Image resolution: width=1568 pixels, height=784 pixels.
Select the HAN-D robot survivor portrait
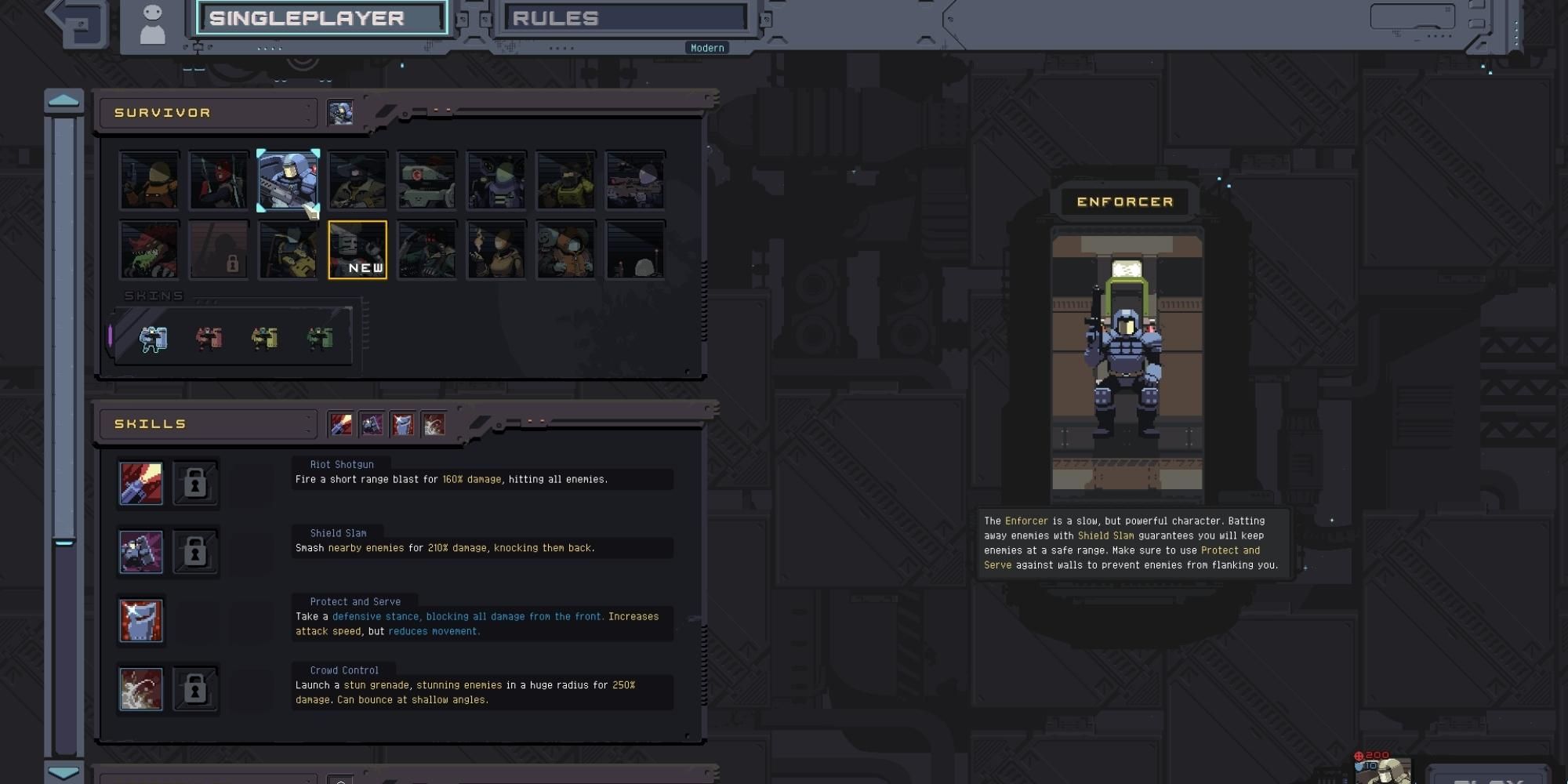pyautogui.click(x=426, y=180)
